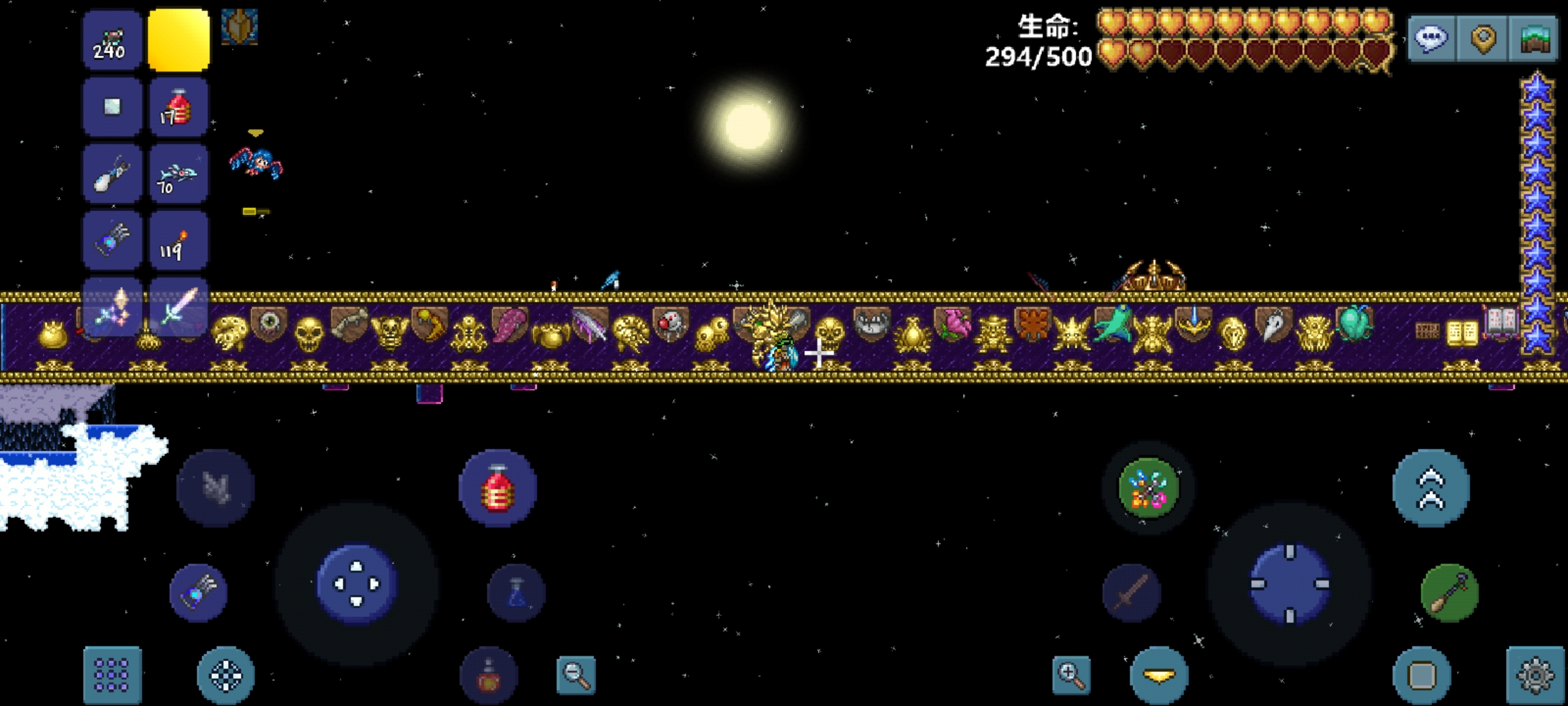Tap the wing mount button
Image resolution: width=1568 pixels, height=706 pixels.
point(216,488)
